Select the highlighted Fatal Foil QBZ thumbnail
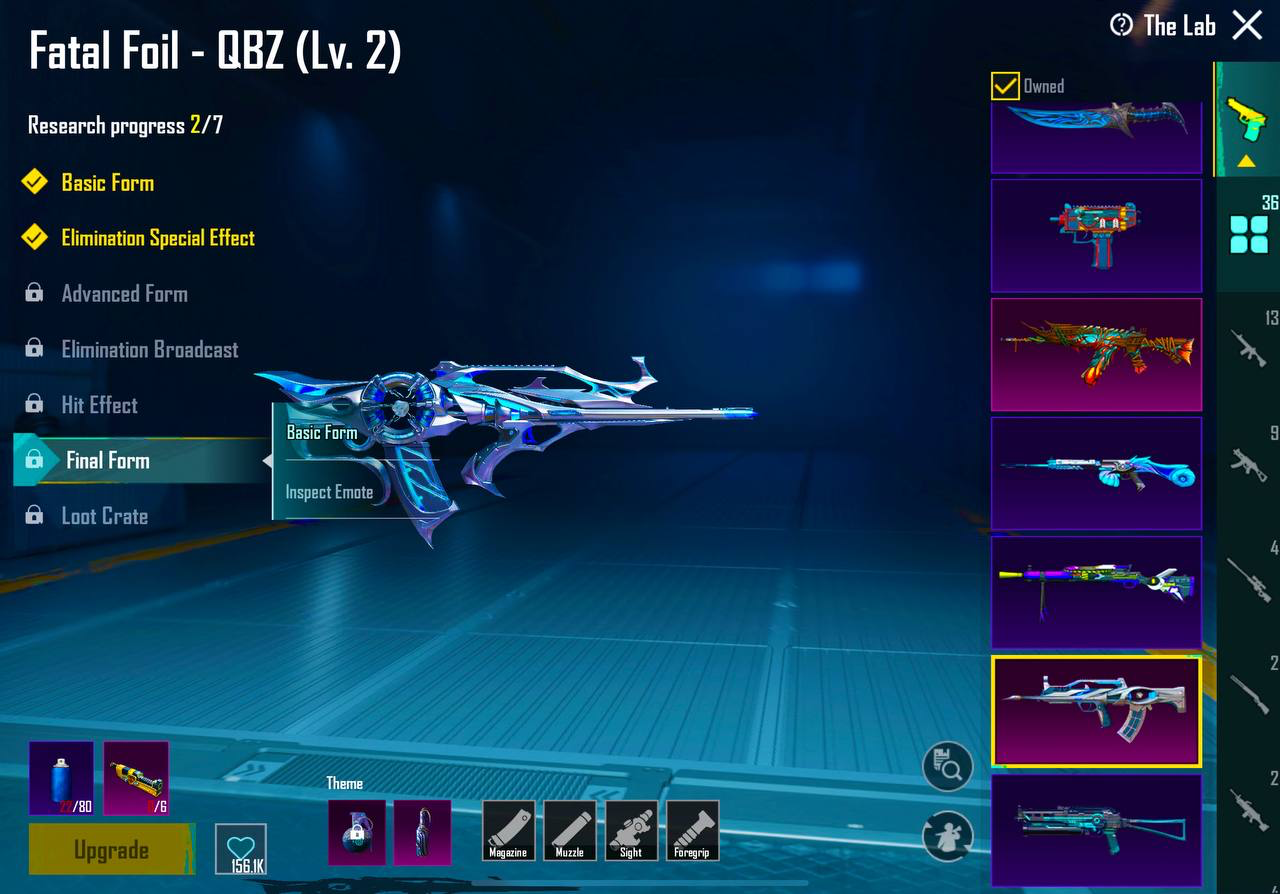The width and height of the screenshot is (1280, 894). 1096,710
